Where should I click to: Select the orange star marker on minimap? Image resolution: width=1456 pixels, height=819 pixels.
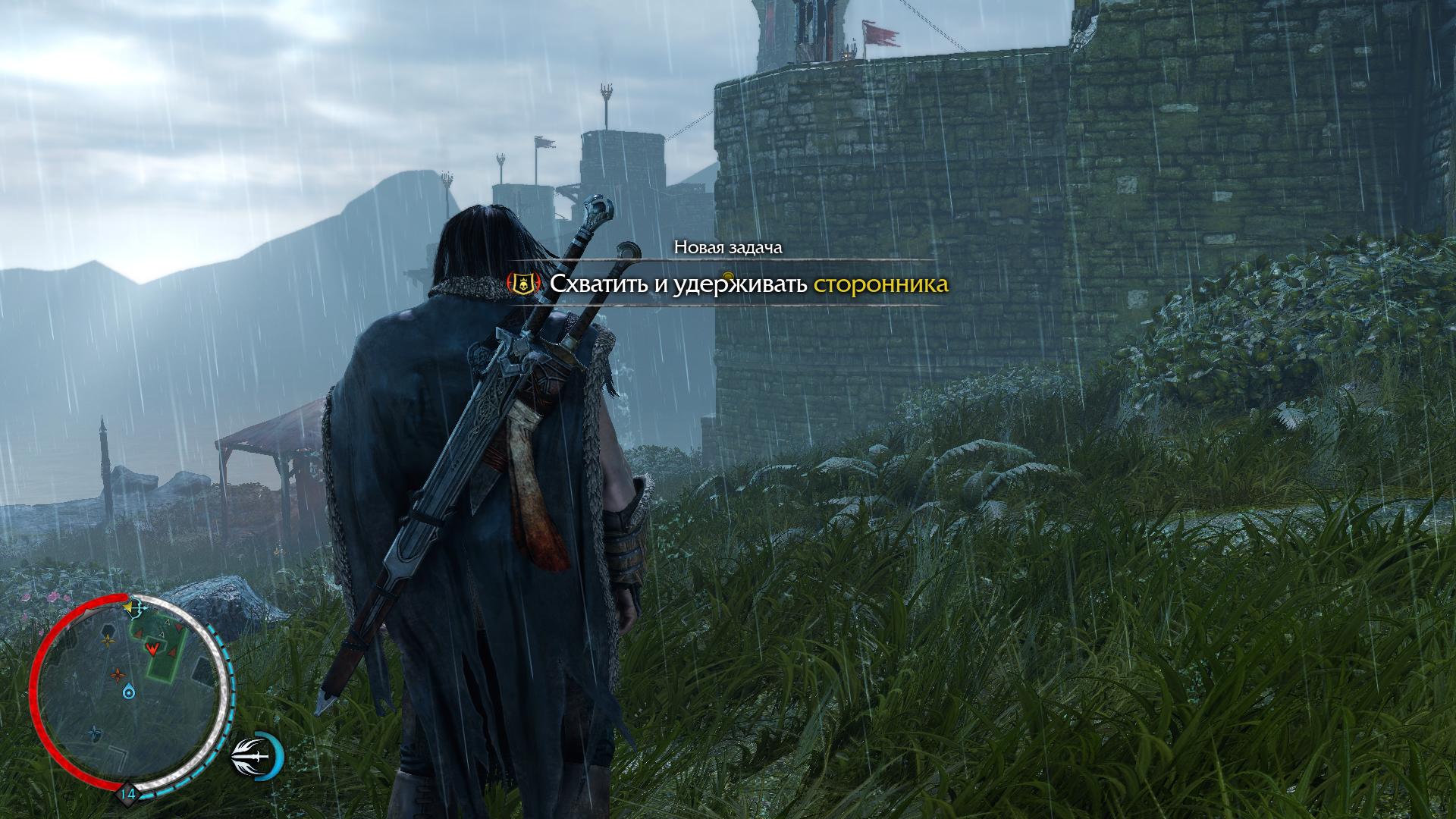coord(118,674)
